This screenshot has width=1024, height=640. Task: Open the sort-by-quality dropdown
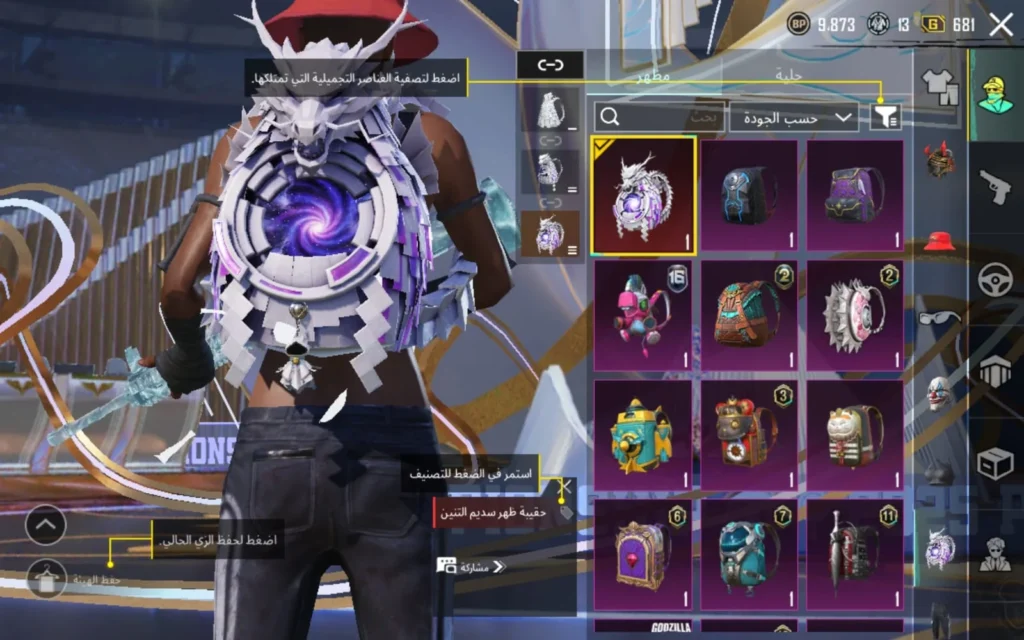coord(794,117)
